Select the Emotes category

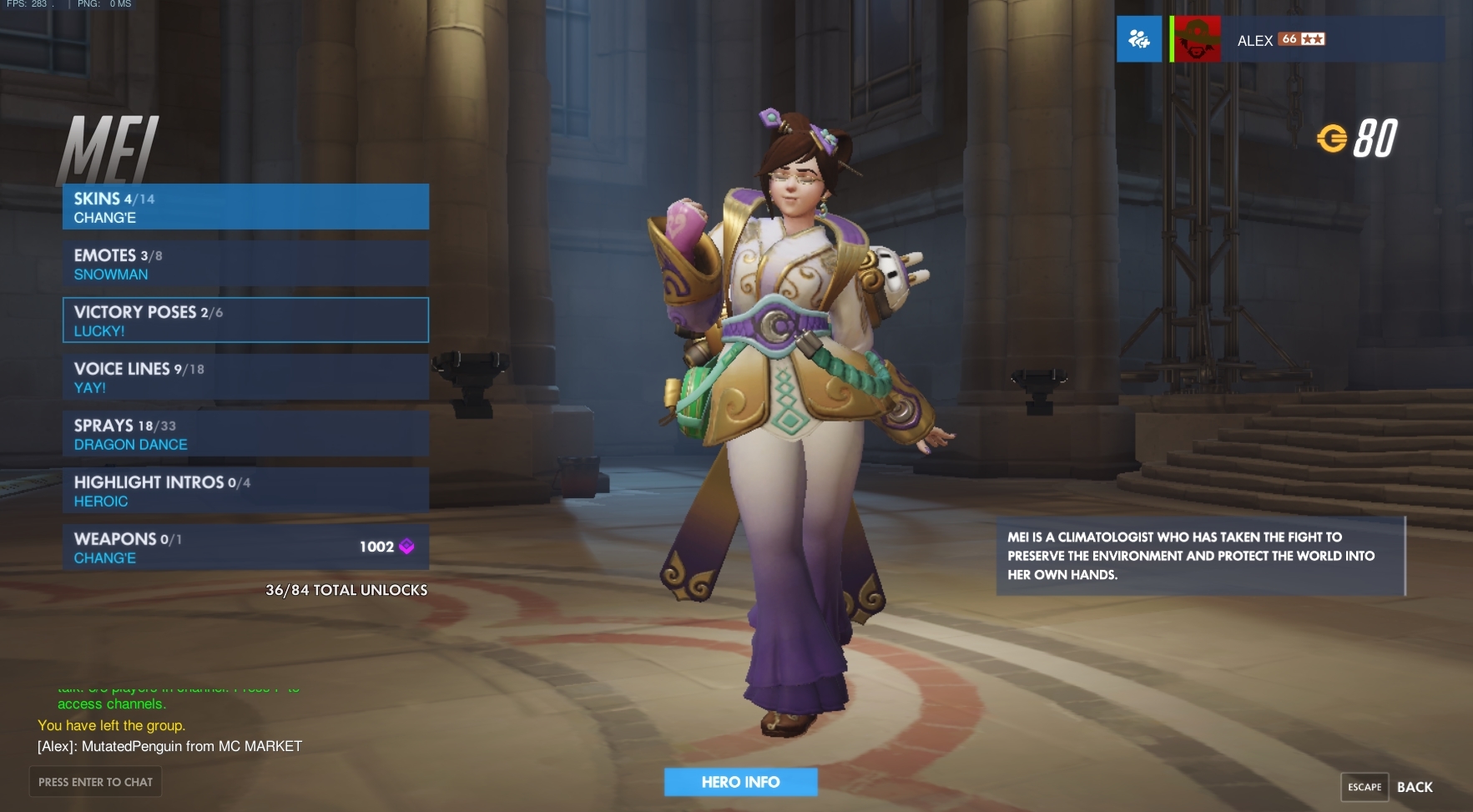[245, 264]
